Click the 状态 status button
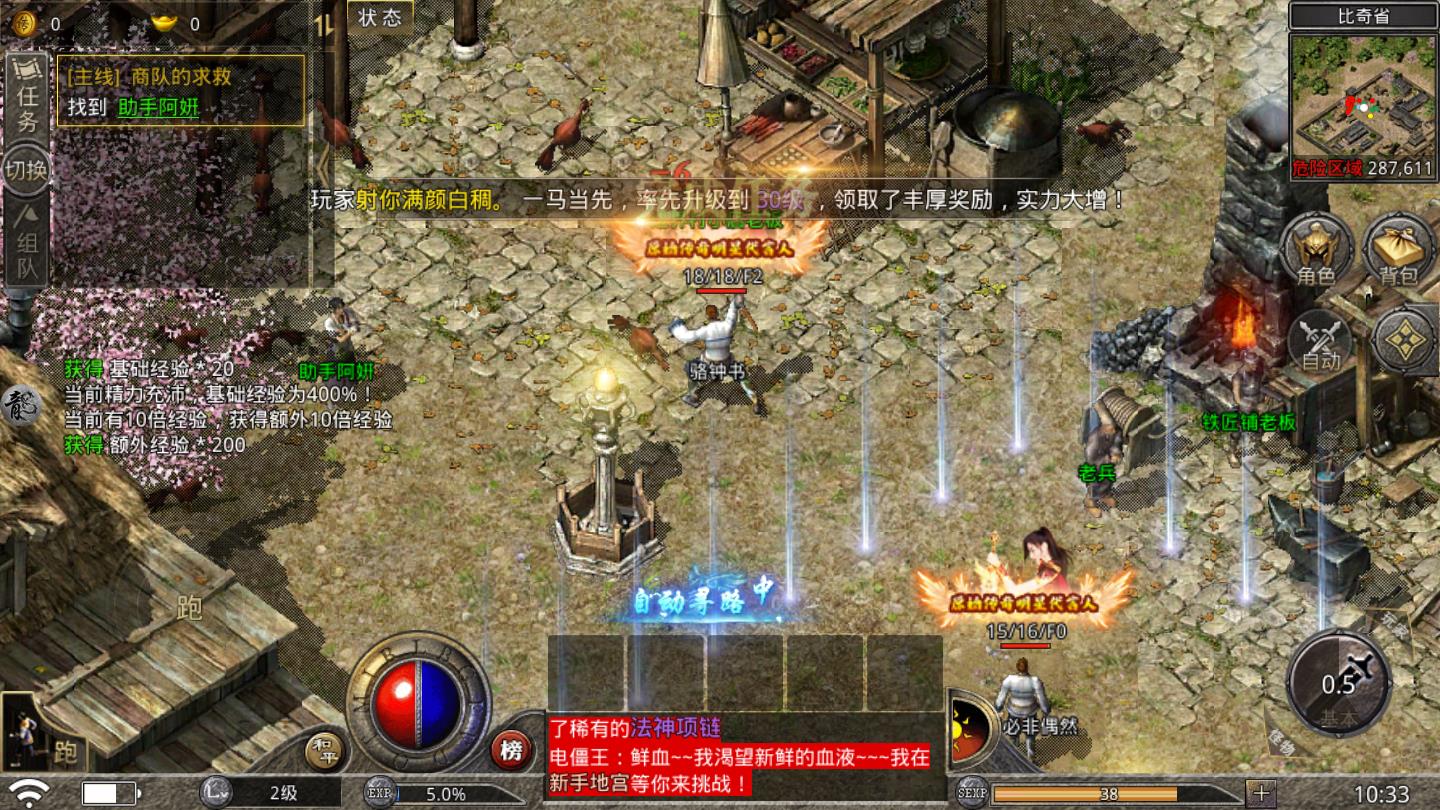This screenshot has width=1440, height=810. (x=380, y=17)
